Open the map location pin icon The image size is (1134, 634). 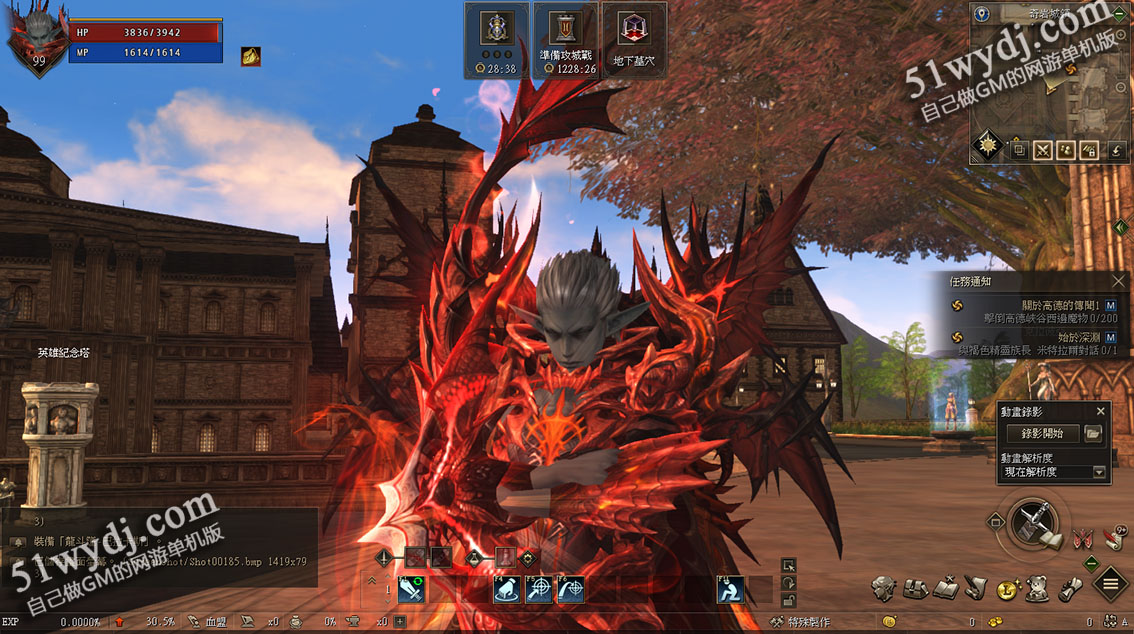point(982,14)
